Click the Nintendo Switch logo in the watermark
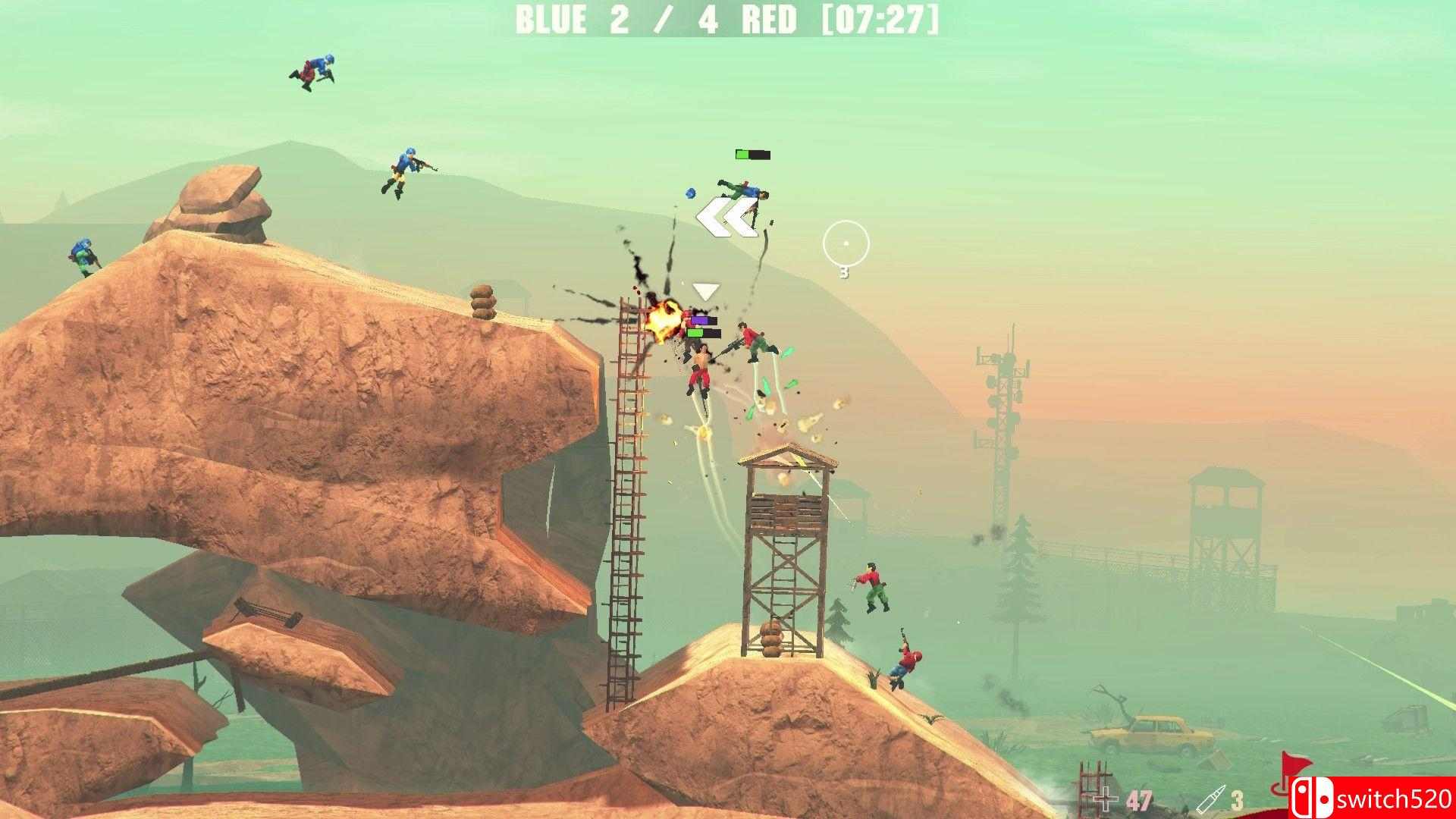Image resolution: width=1456 pixels, height=819 pixels. coord(1314,797)
